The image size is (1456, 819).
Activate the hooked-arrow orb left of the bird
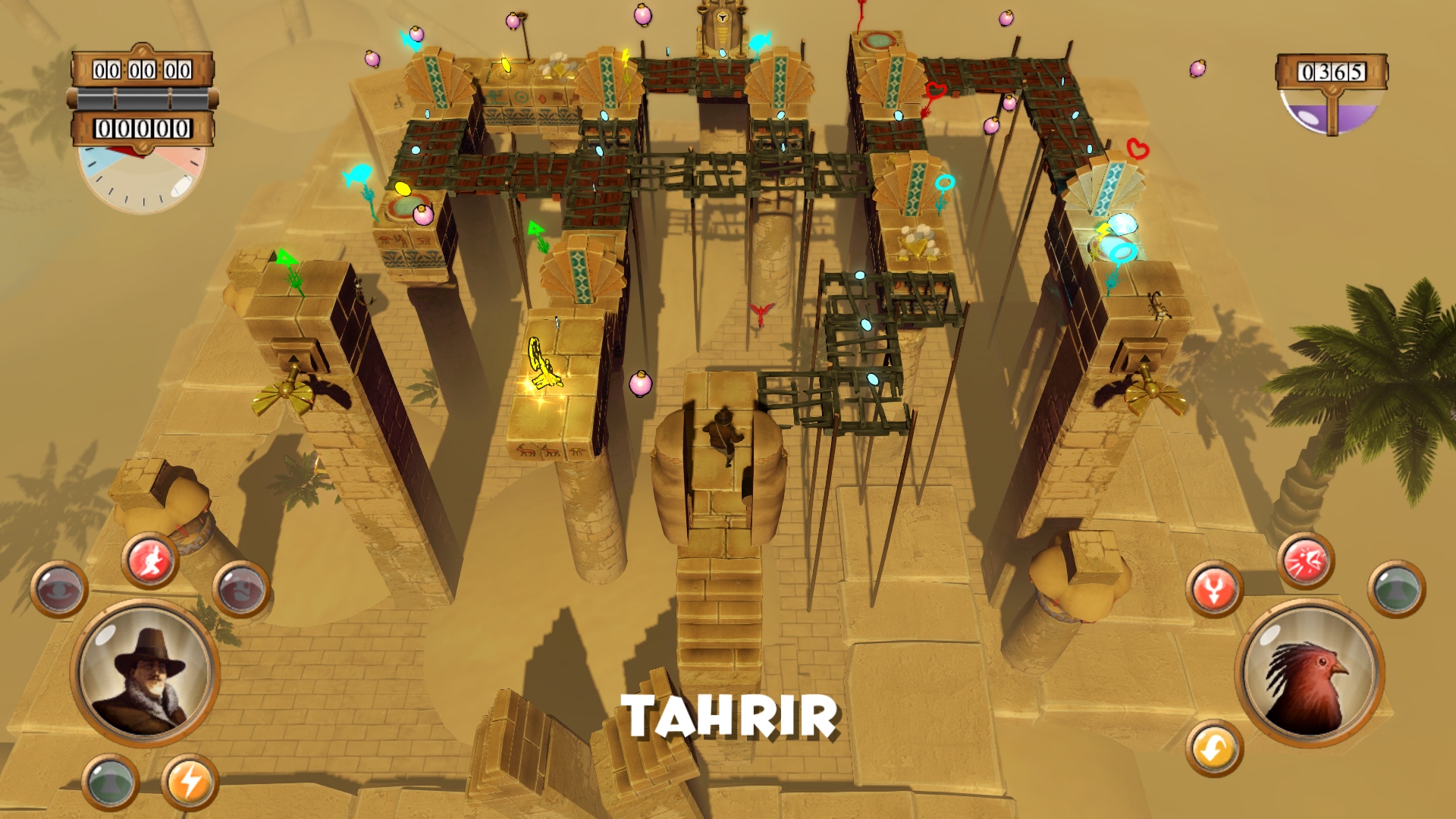1215,588
